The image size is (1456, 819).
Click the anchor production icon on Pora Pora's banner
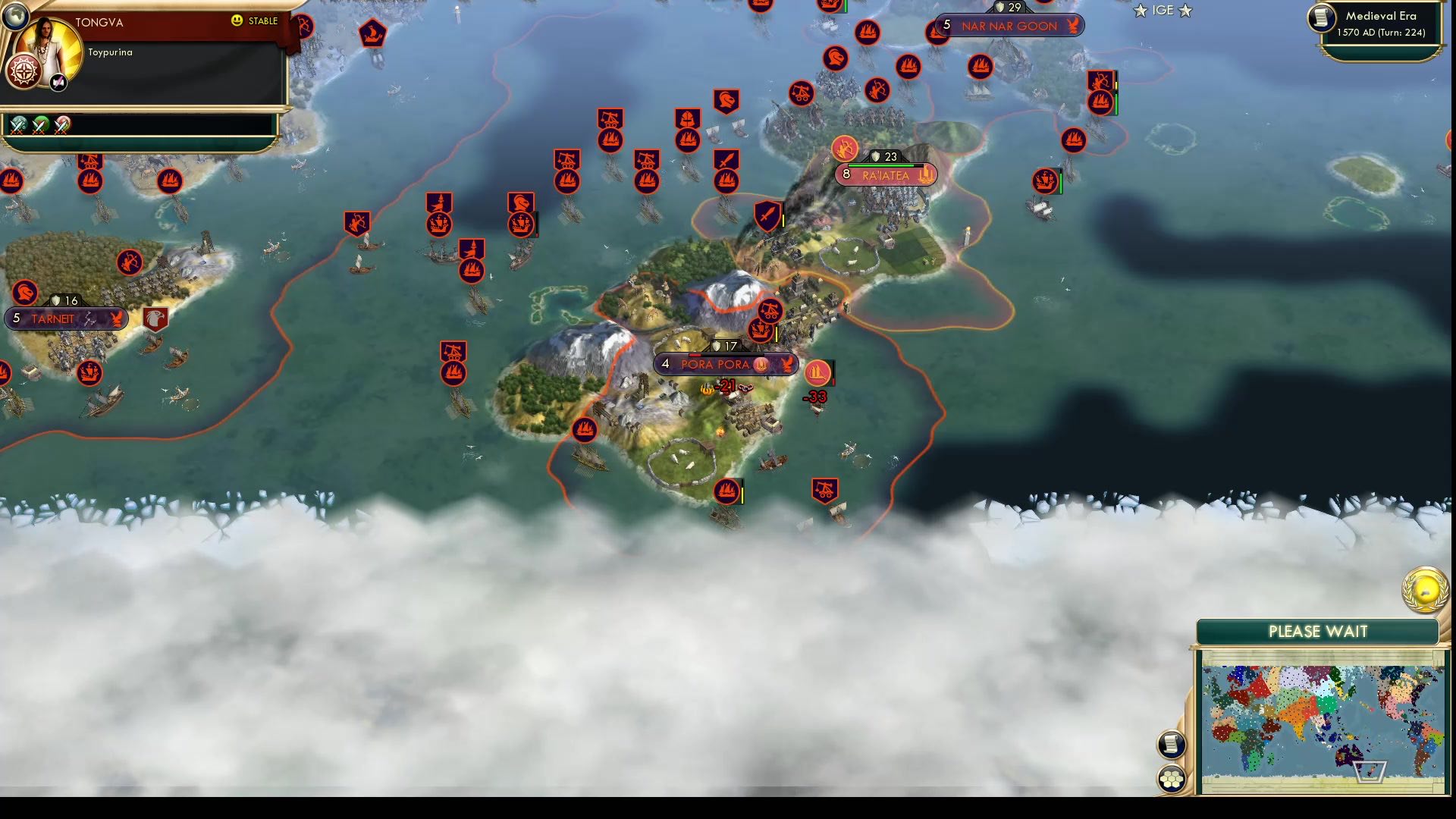coord(761,366)
